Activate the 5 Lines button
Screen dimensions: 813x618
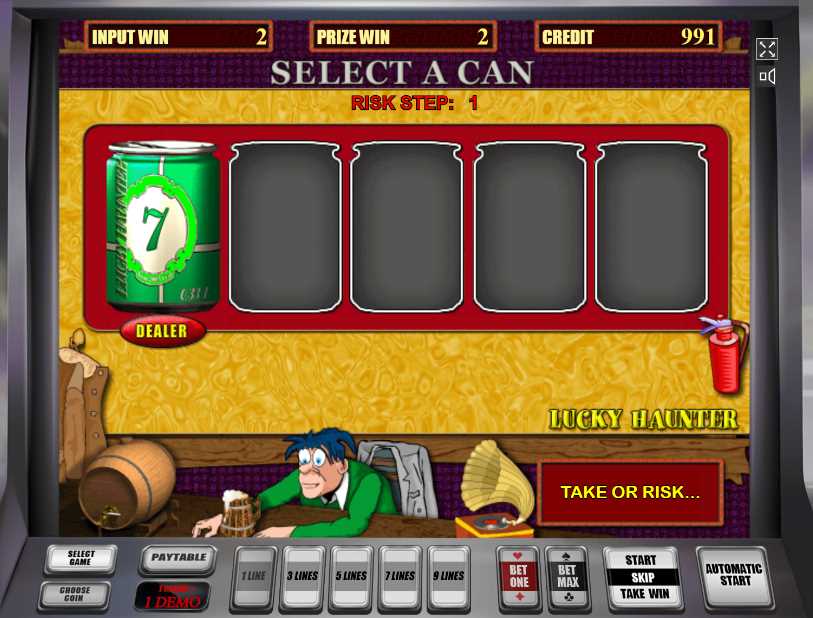coord(351,577)
